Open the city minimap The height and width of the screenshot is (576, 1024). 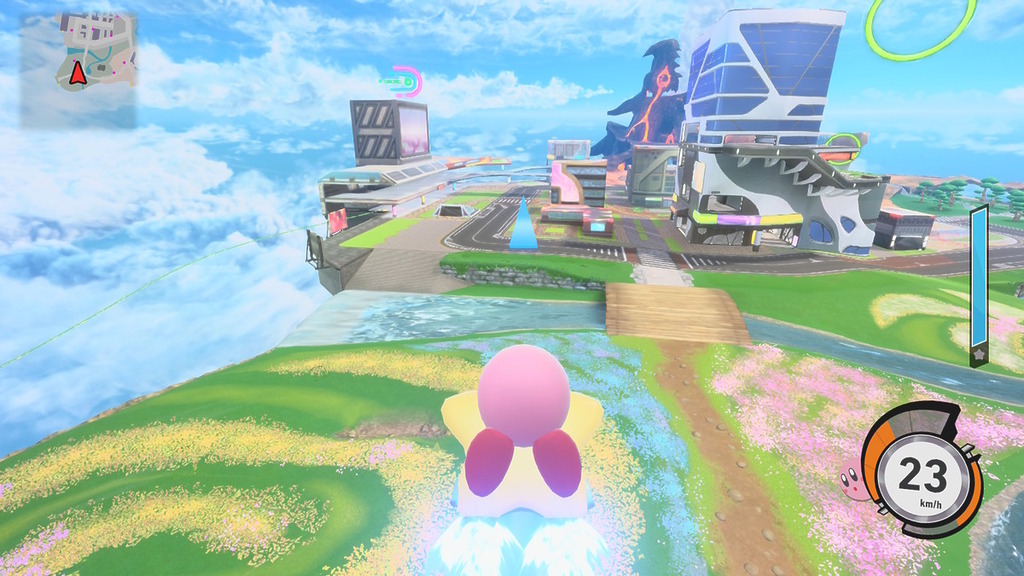click(78, 69)
